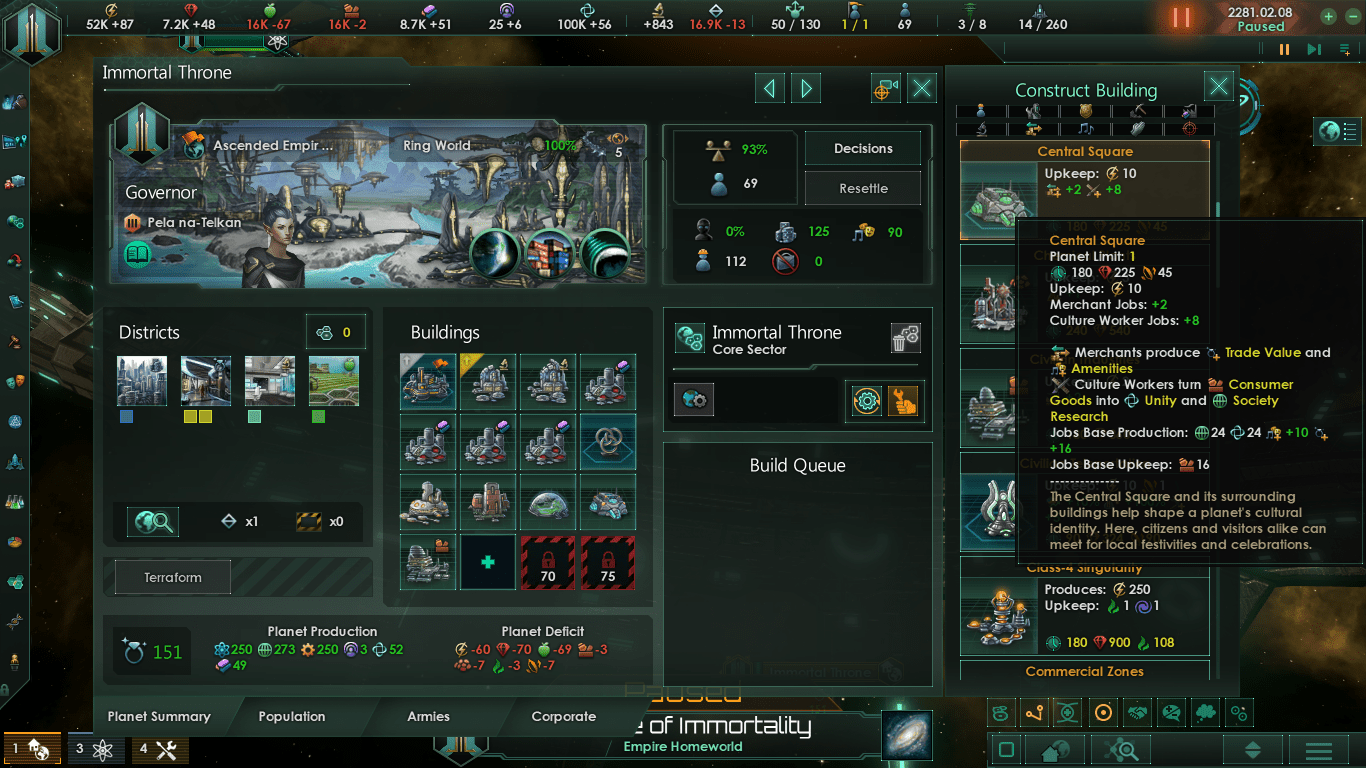The height and width of the screenshot is (768, 1366).
Task: Pick Commercial Zones from the building list
Action: pyautogui.click(x=1084, y=672)
